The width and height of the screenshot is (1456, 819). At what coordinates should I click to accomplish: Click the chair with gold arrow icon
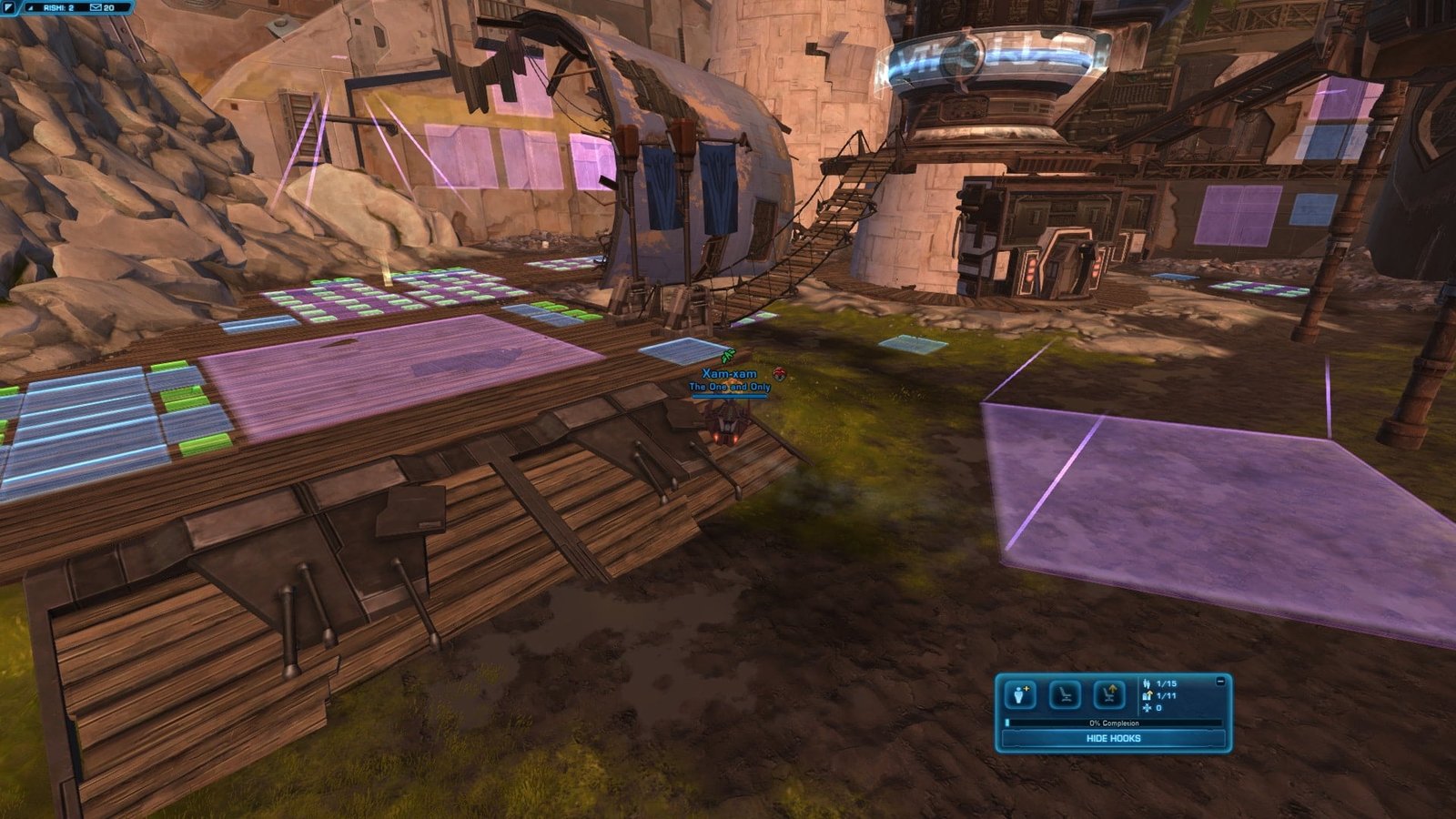[x=1109, y=695]
